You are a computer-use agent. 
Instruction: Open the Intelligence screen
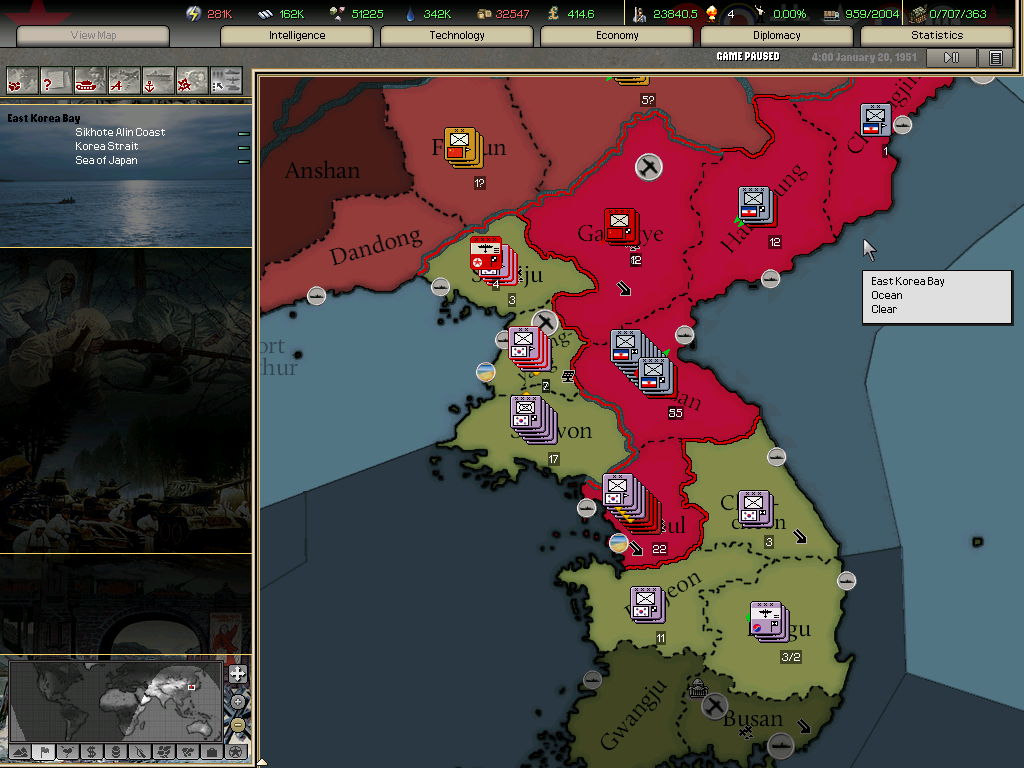tap(297, 36)
